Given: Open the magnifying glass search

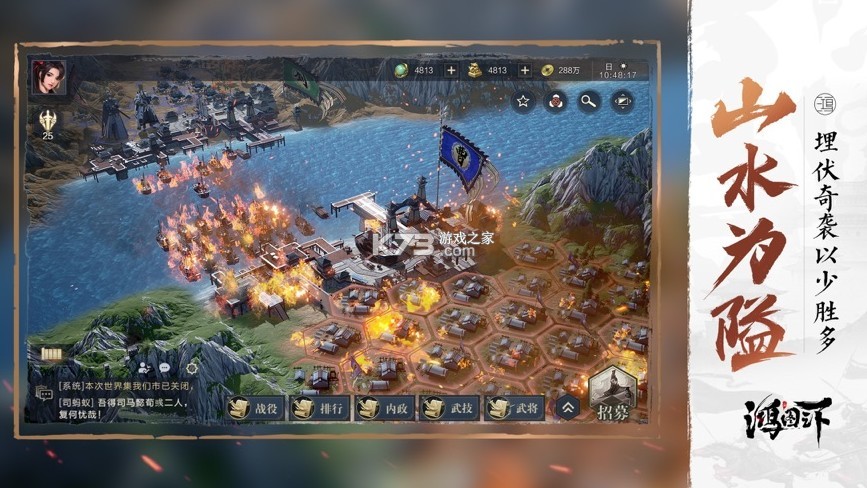Looking at the screenshot, I should click(x=588, y=100).
